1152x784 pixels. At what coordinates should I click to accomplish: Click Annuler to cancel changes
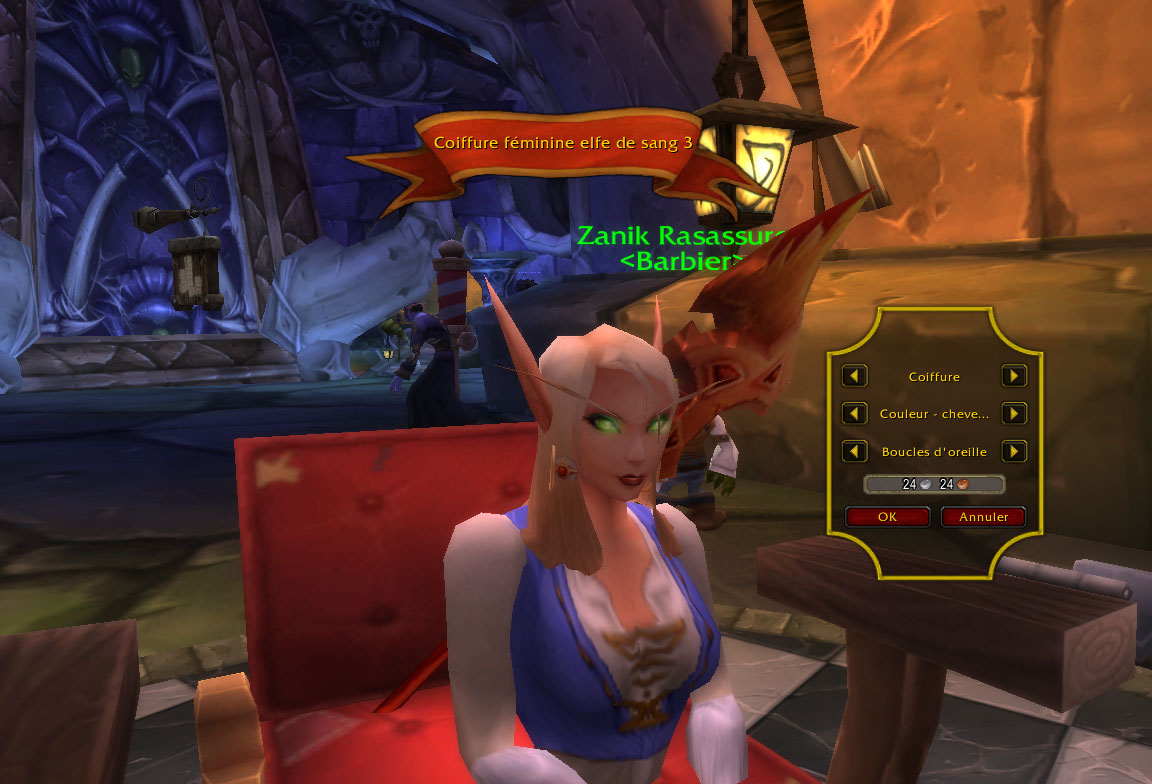[983, 517]
